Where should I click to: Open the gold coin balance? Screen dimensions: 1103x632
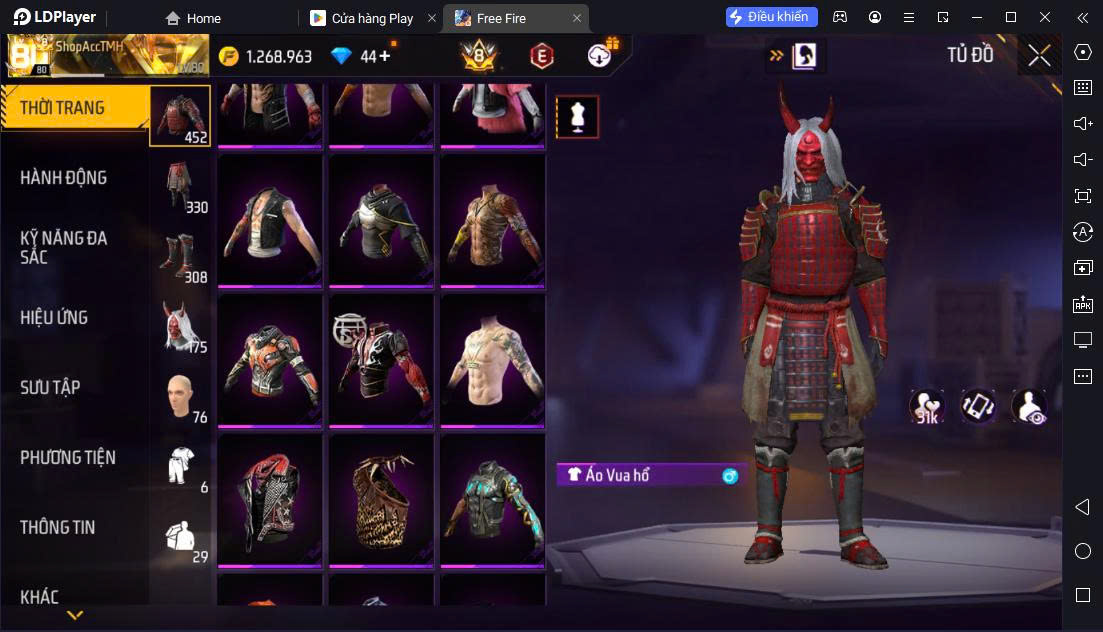tap(266, 56)
